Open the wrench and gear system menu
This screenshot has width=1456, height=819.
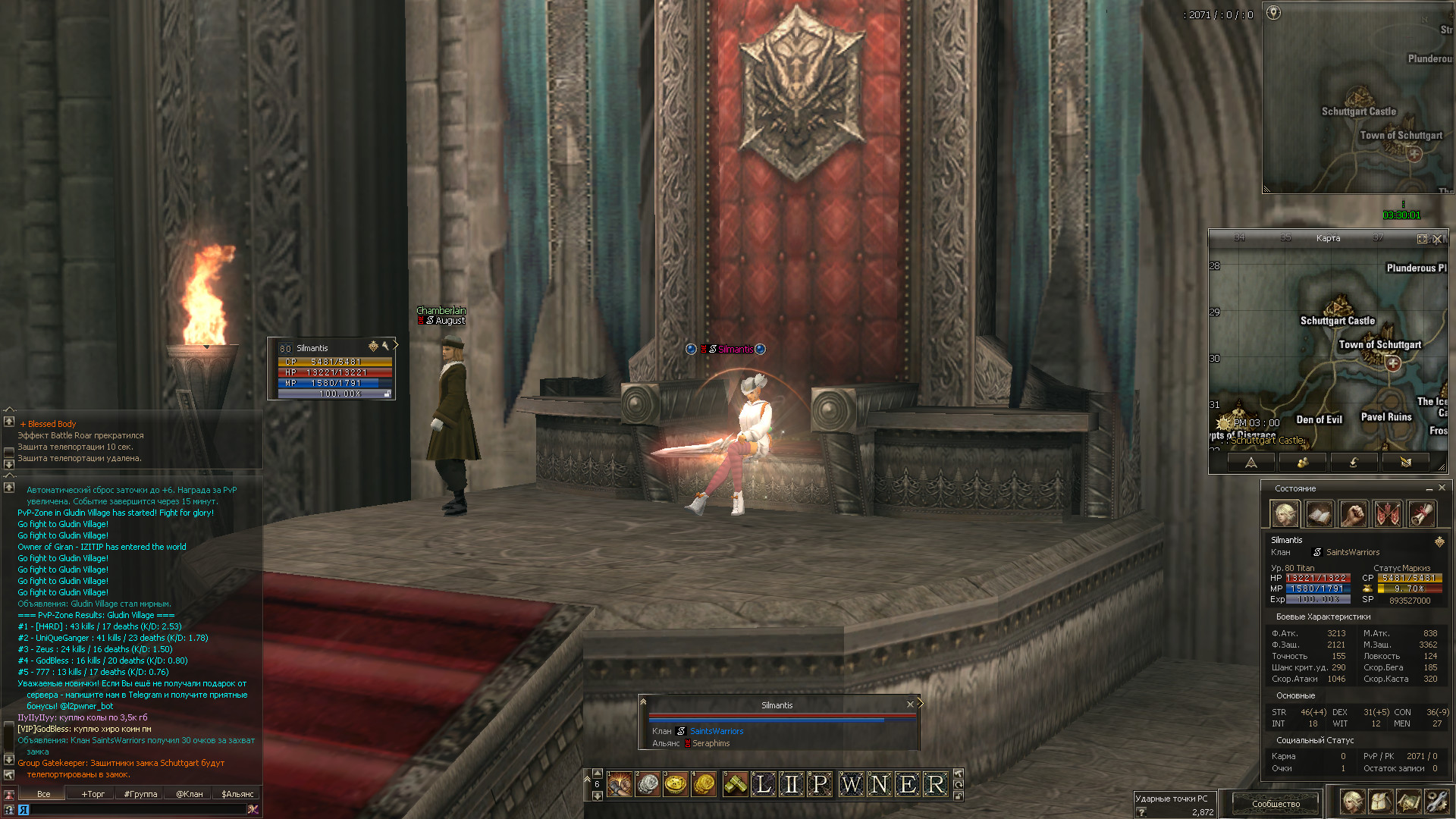(x=1436, y=802)
